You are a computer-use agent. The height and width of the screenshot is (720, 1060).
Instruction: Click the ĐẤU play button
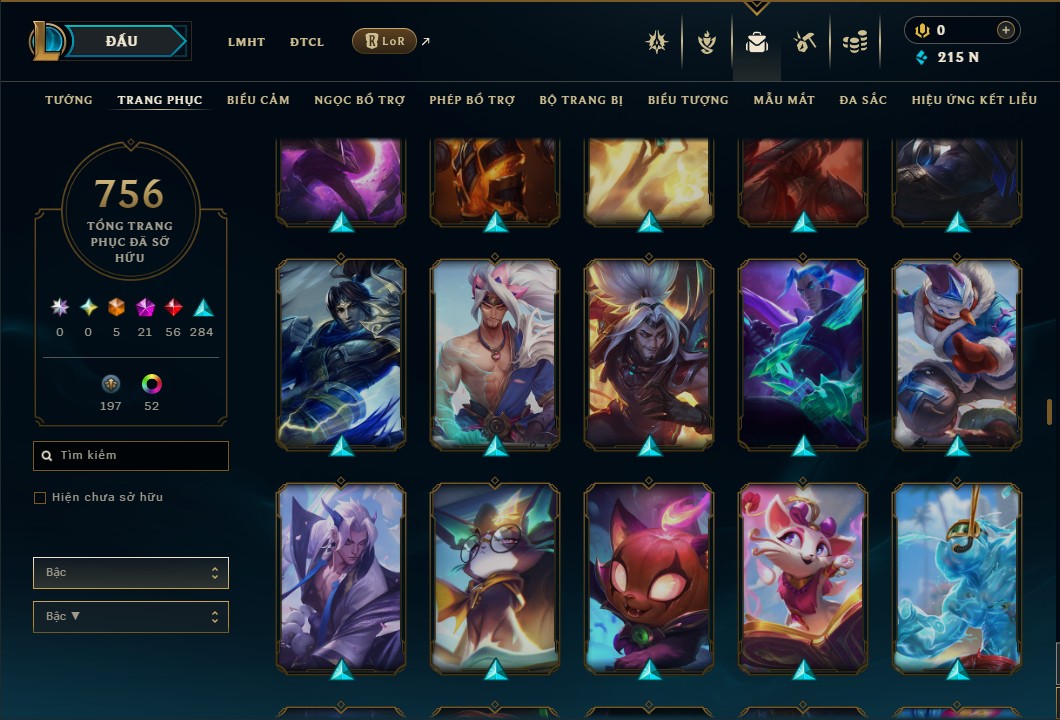[x=122, y=41]
